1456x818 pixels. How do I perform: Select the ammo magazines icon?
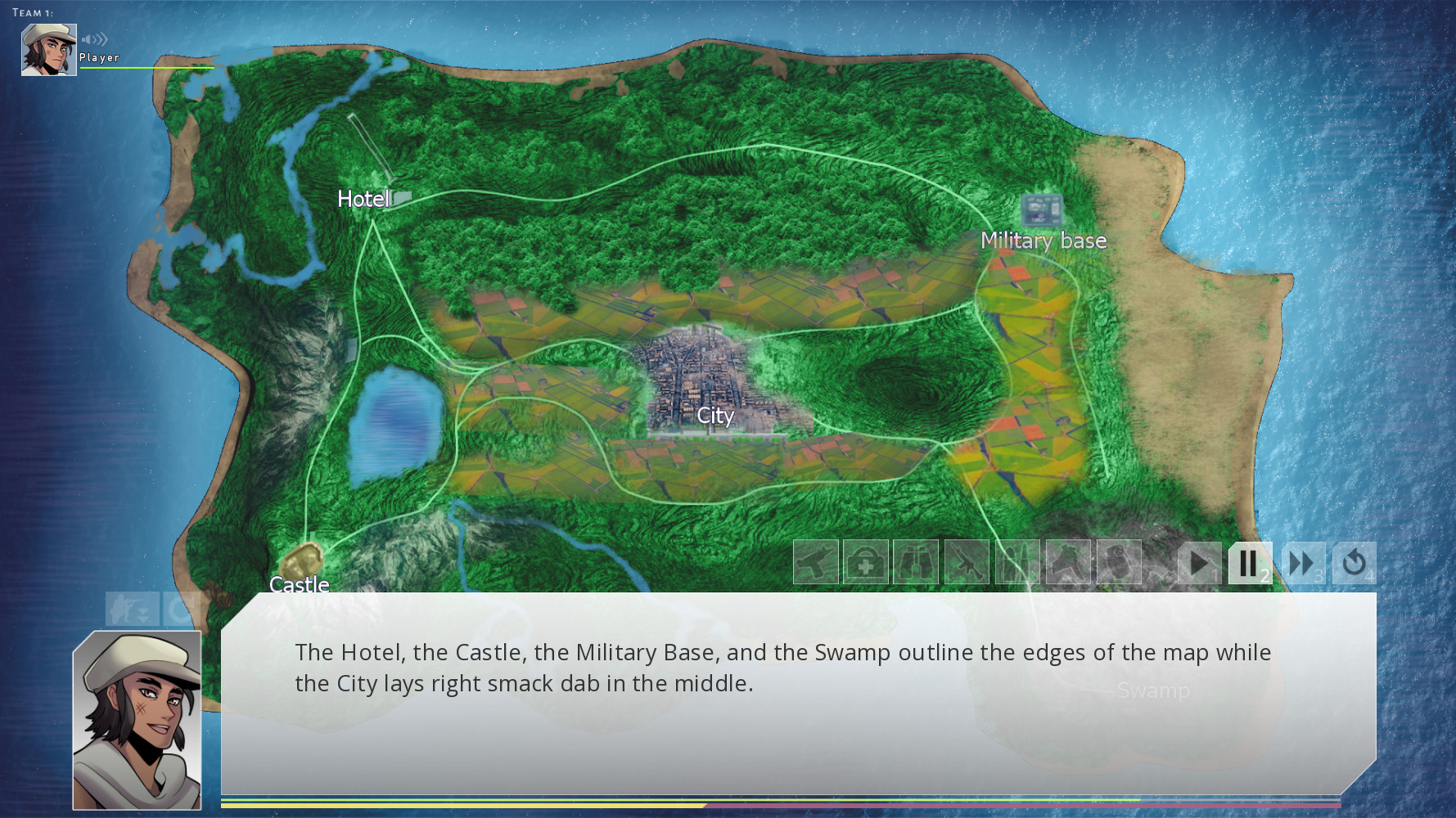(x=1017, y=563)
